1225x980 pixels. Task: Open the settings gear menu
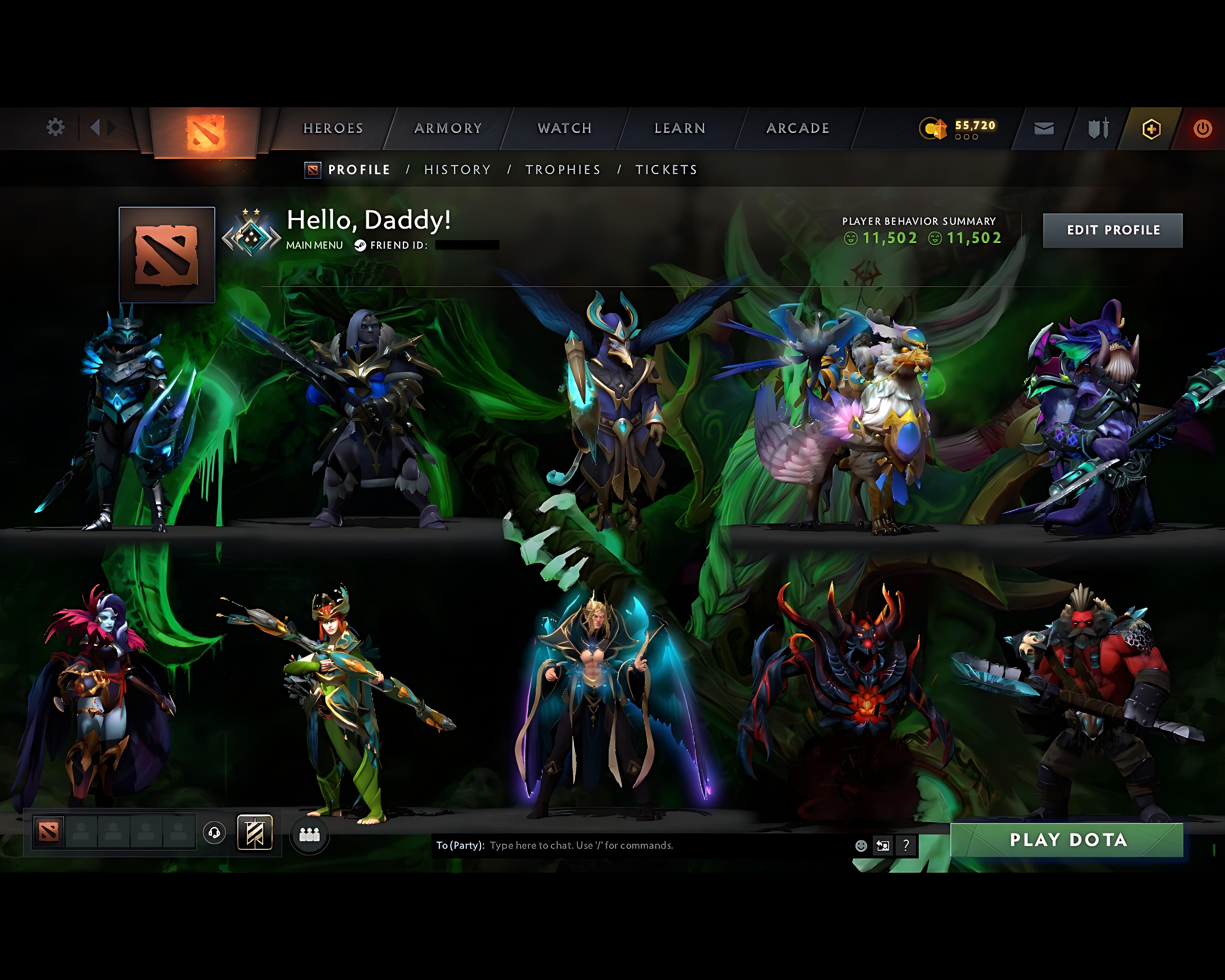click(x=55, y=127)
